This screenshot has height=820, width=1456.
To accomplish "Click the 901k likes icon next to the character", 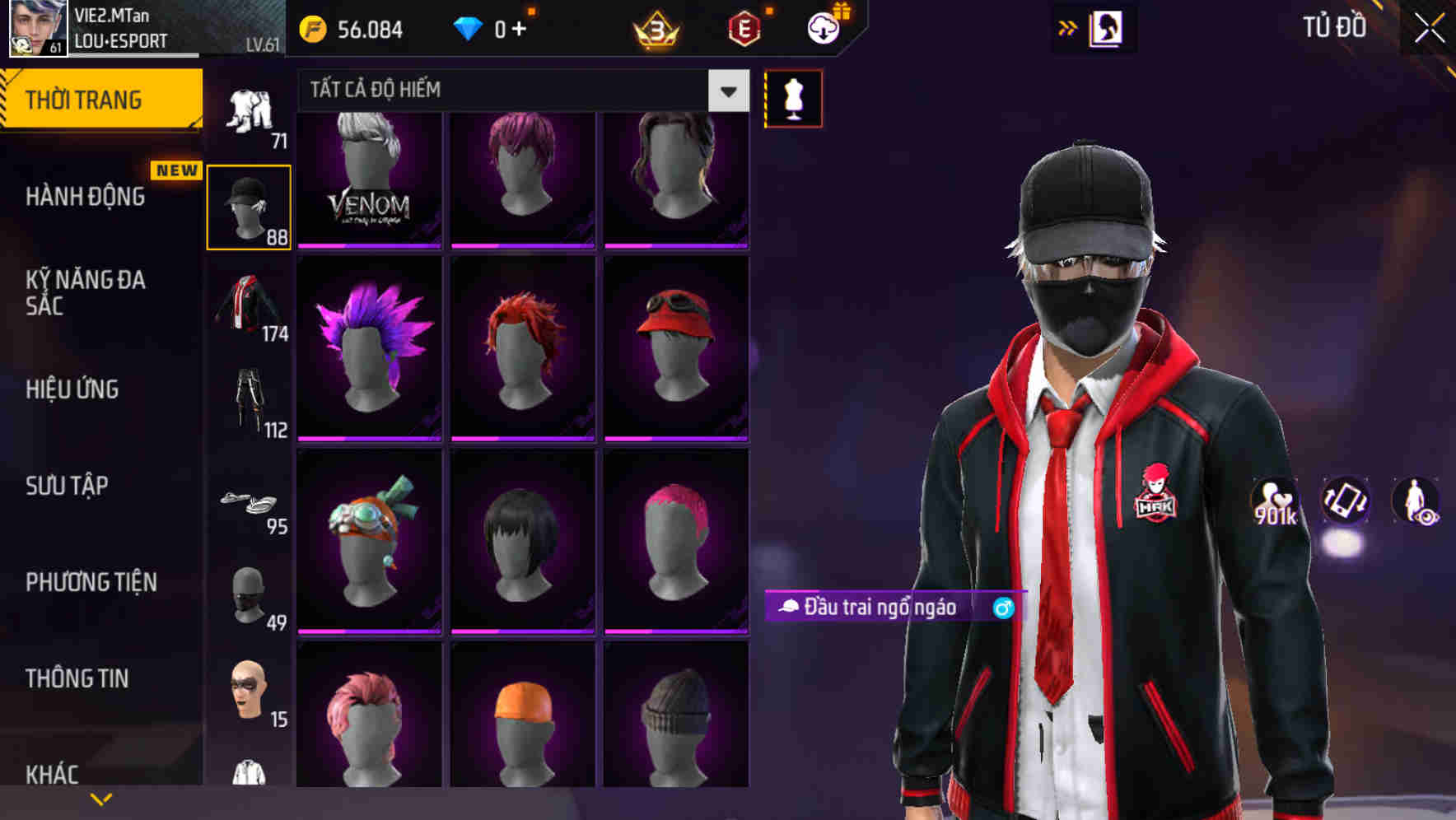I will 1276,502.
